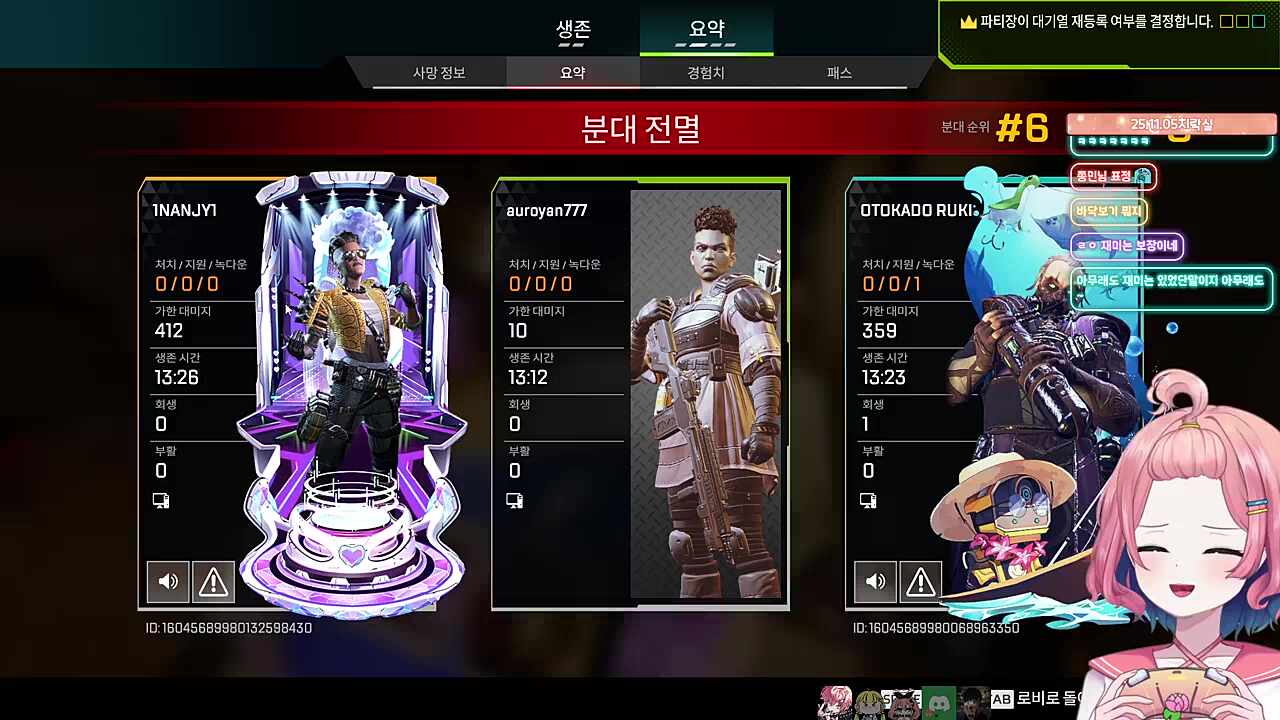Report player OTOKADO RUKI
Screen dimensions: 1280x720
pos(920,581)
